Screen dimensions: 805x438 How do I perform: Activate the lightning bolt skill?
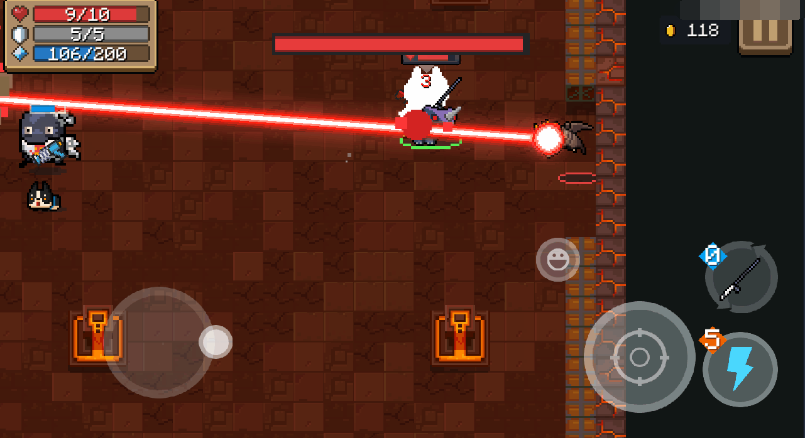tap(740, 368)
